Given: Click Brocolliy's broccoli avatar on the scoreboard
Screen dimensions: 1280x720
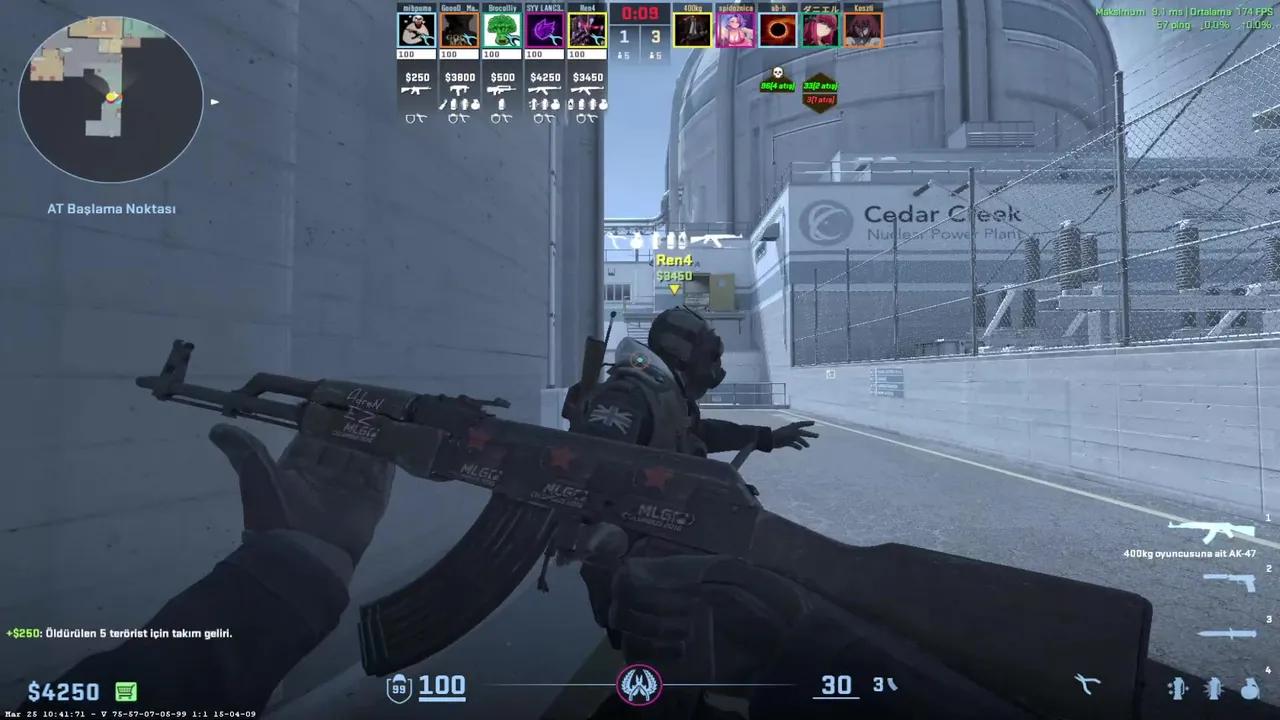Looking at the screenshot, I should point(500,28).
